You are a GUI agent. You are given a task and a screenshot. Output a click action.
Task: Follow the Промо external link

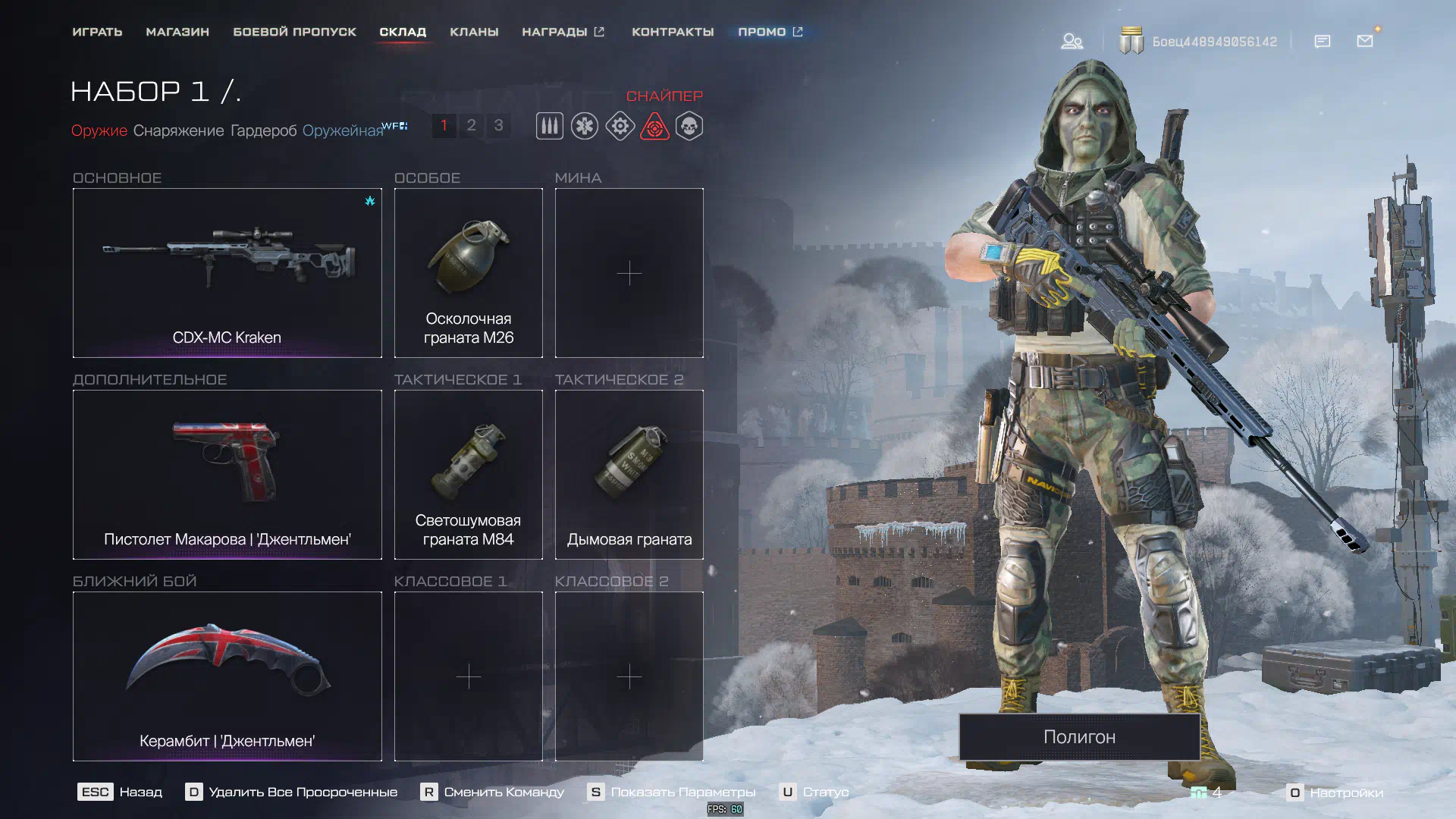[770, 32]
